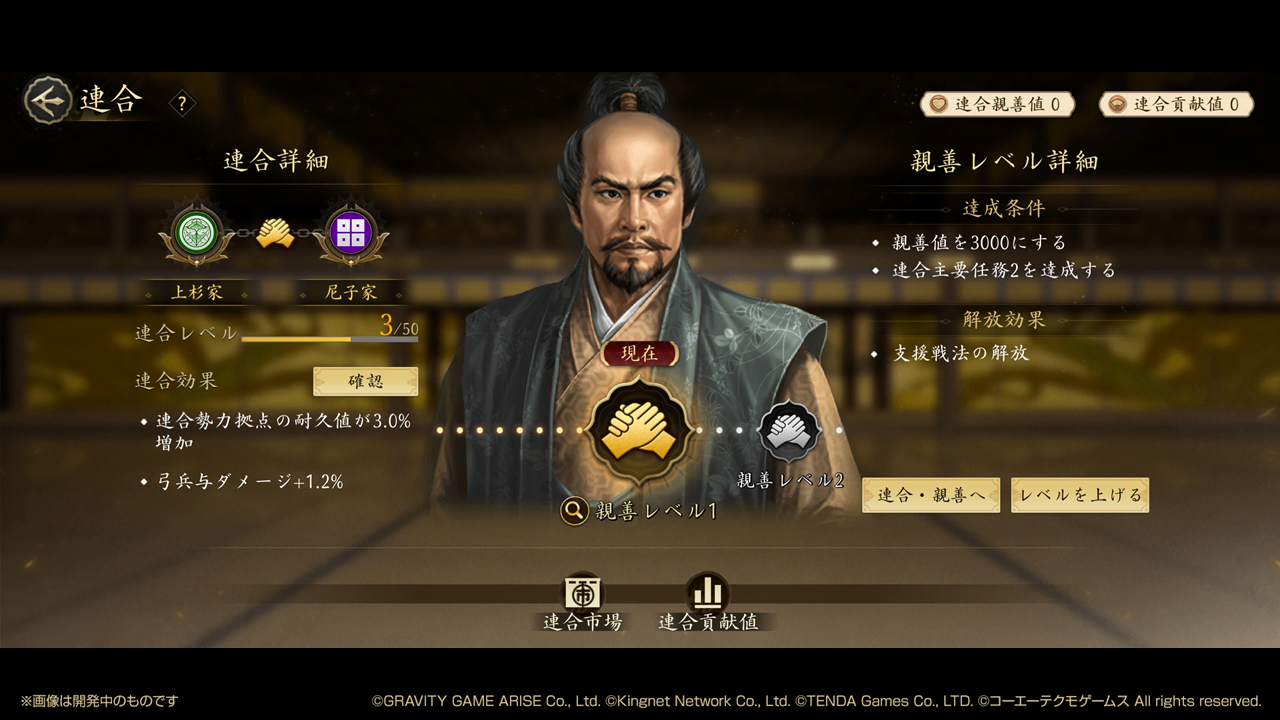
Task: Select the current 親善レベル1 handshake emblem
Action: [639, 432]
